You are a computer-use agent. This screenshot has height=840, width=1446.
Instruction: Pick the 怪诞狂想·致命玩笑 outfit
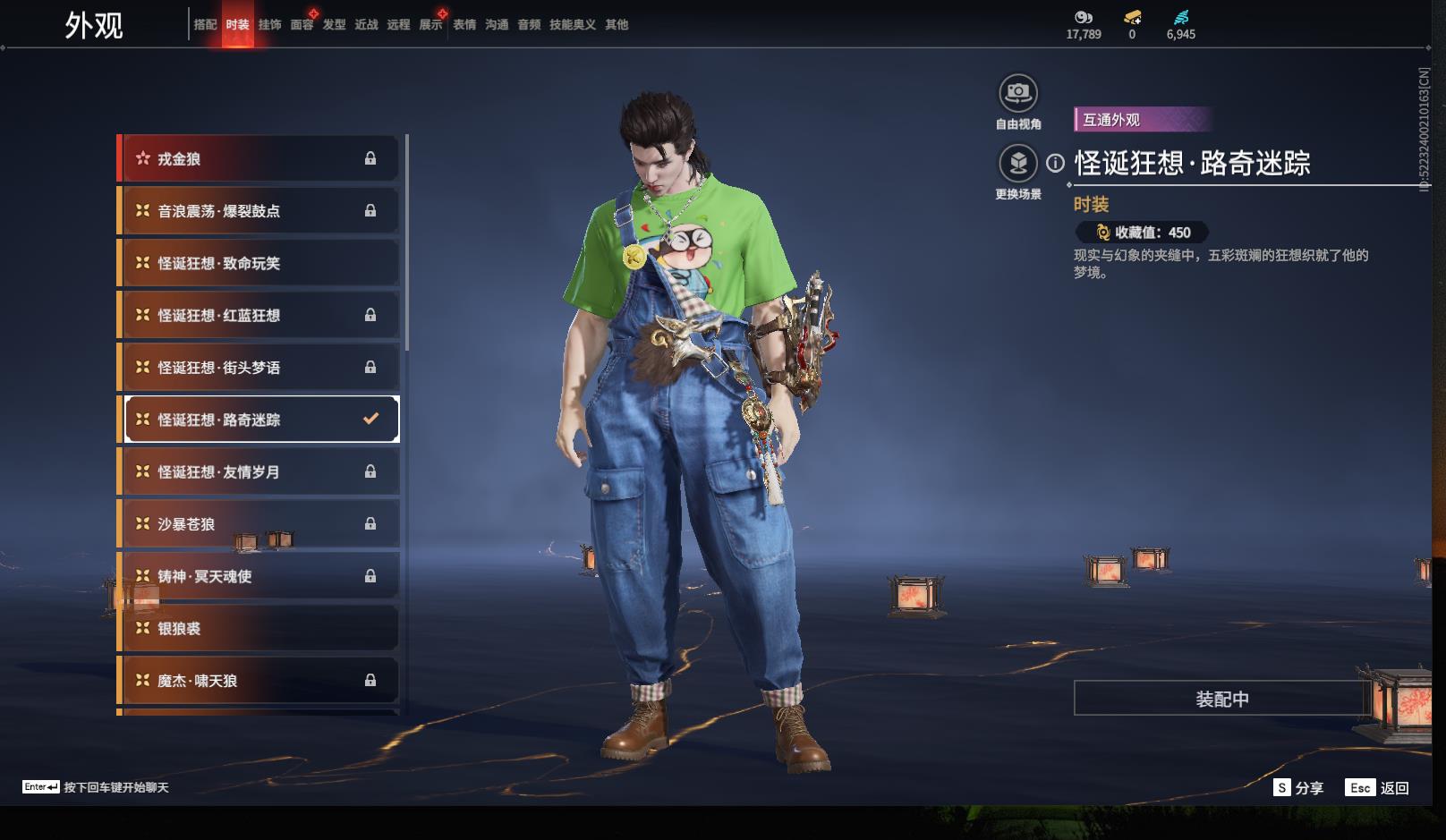click(x=259, y=263)
